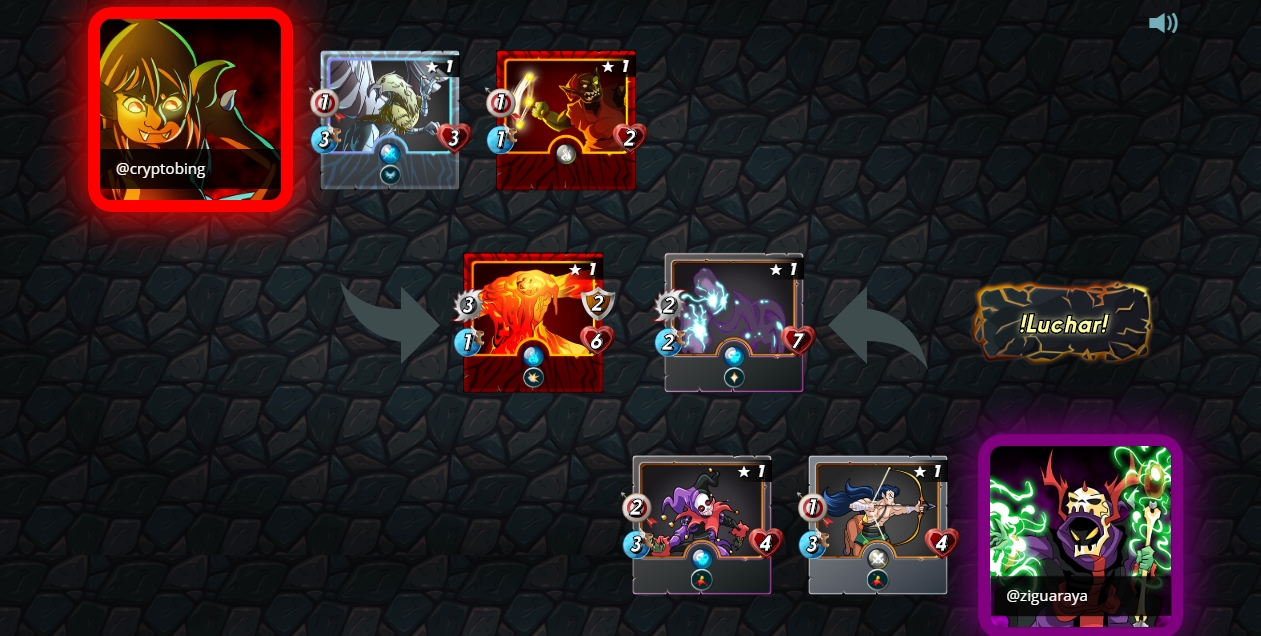Select the @cryptobing summoner portrait
The image size is (1261, 636).
(x=190, y=109)
